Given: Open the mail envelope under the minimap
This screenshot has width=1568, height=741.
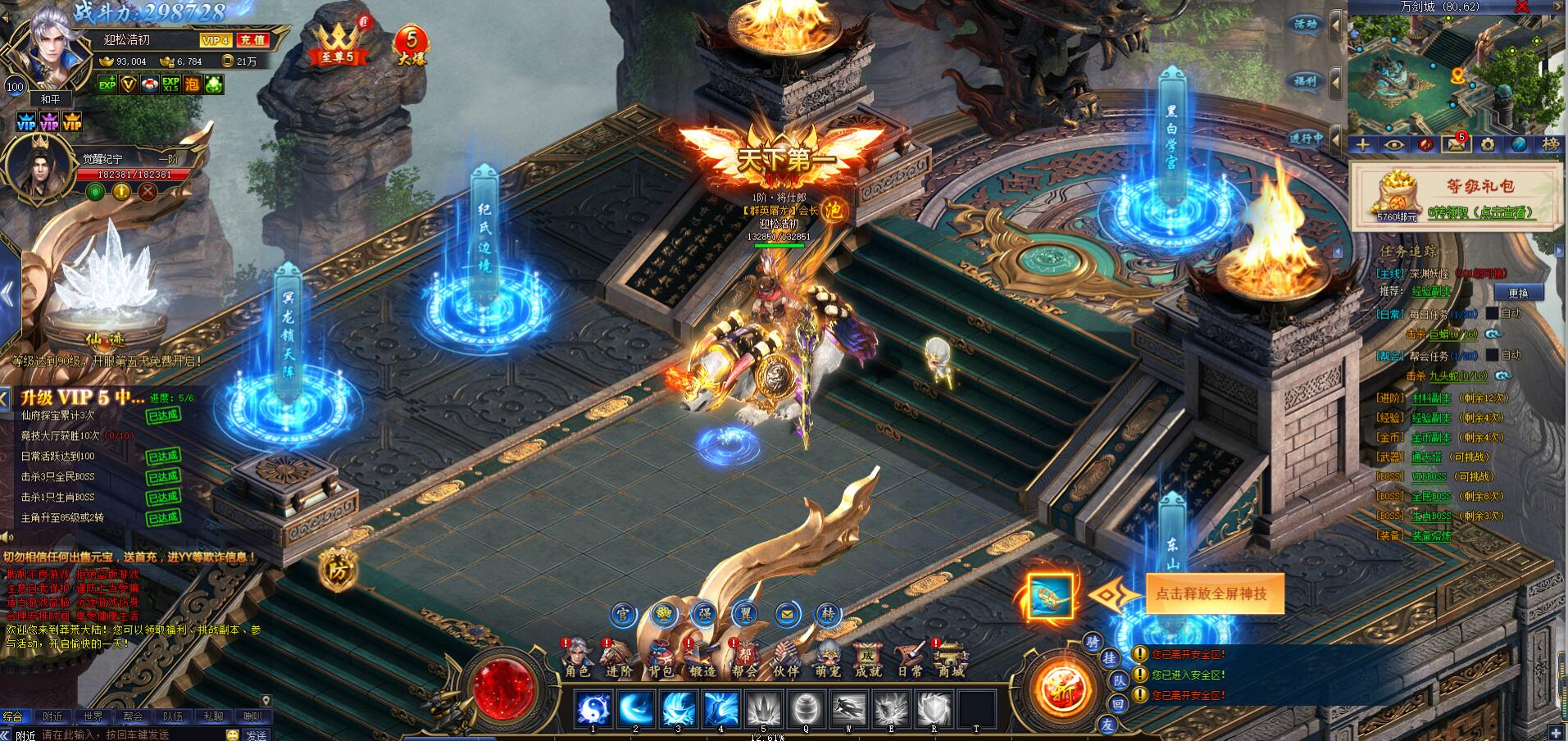Looking at the screenshot, I should click(1456, 145).
